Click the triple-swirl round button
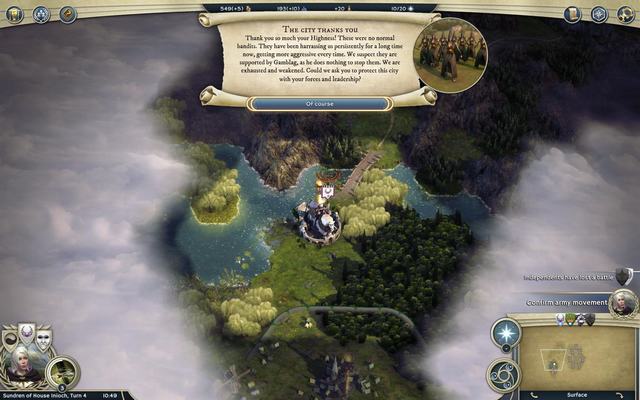The height and width of the screenshot is (400, 640). coord(503,375)
